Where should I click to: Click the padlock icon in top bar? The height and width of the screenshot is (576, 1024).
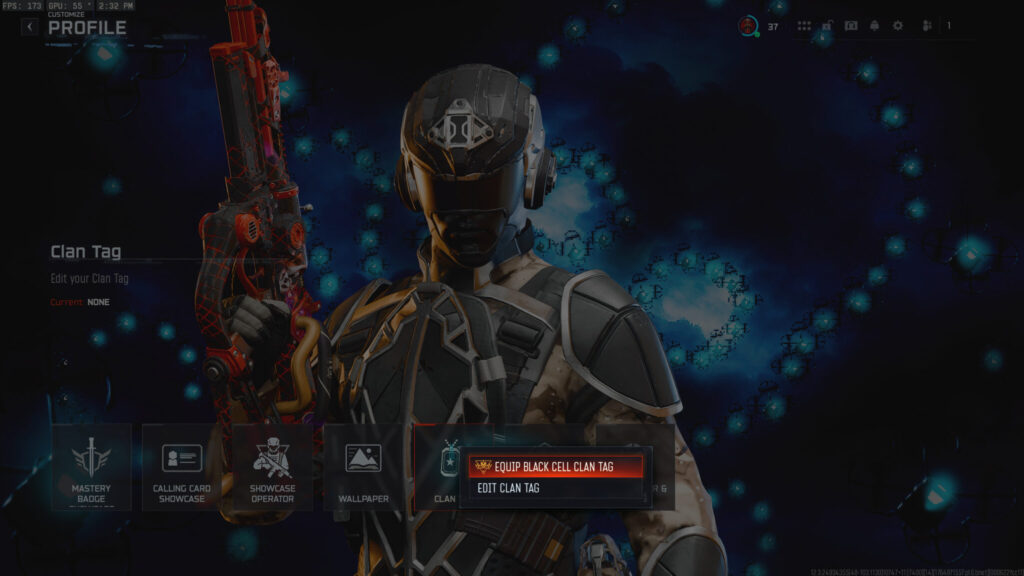pos(827,26)
